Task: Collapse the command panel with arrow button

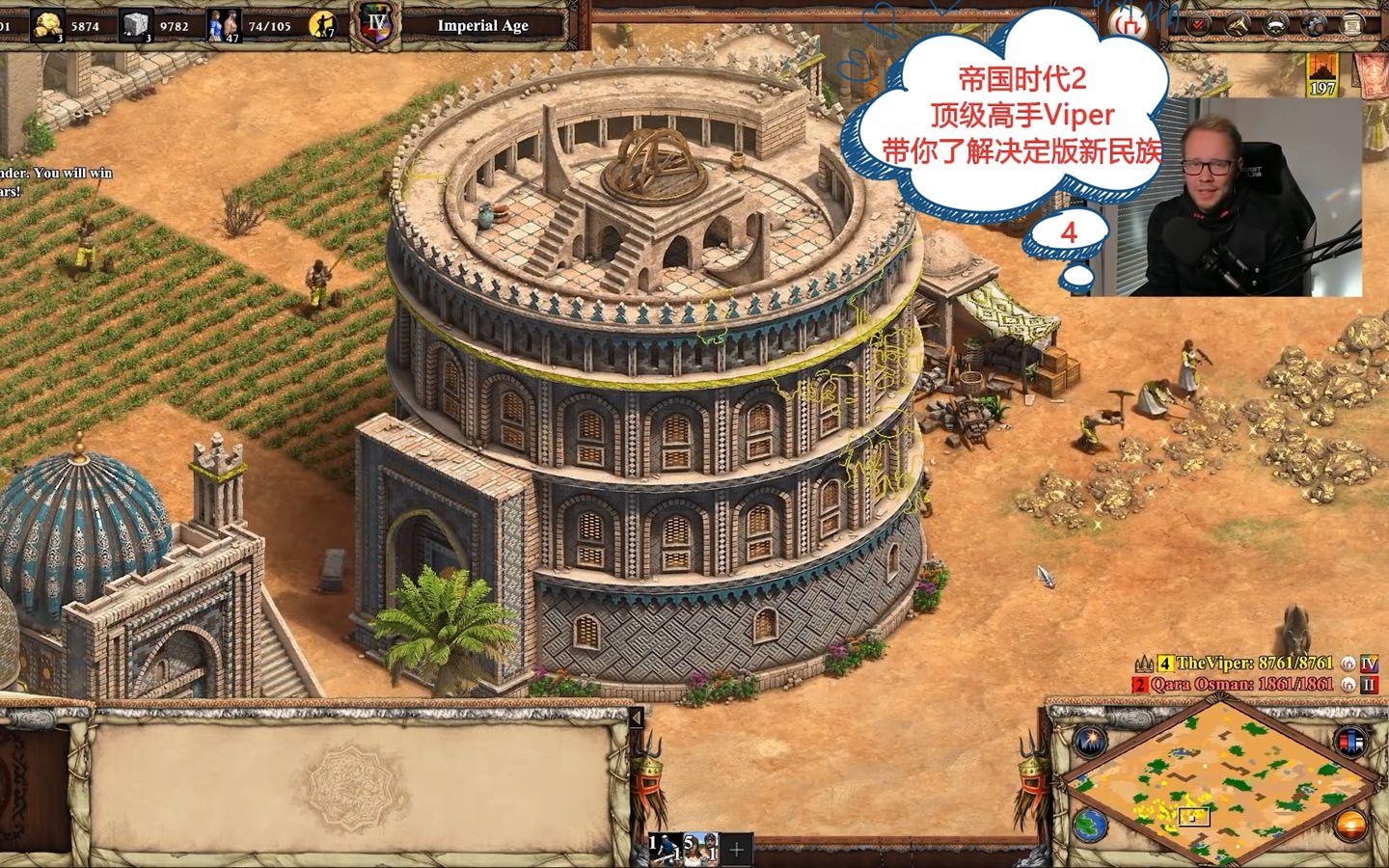Action: click(x=636, y=719)
